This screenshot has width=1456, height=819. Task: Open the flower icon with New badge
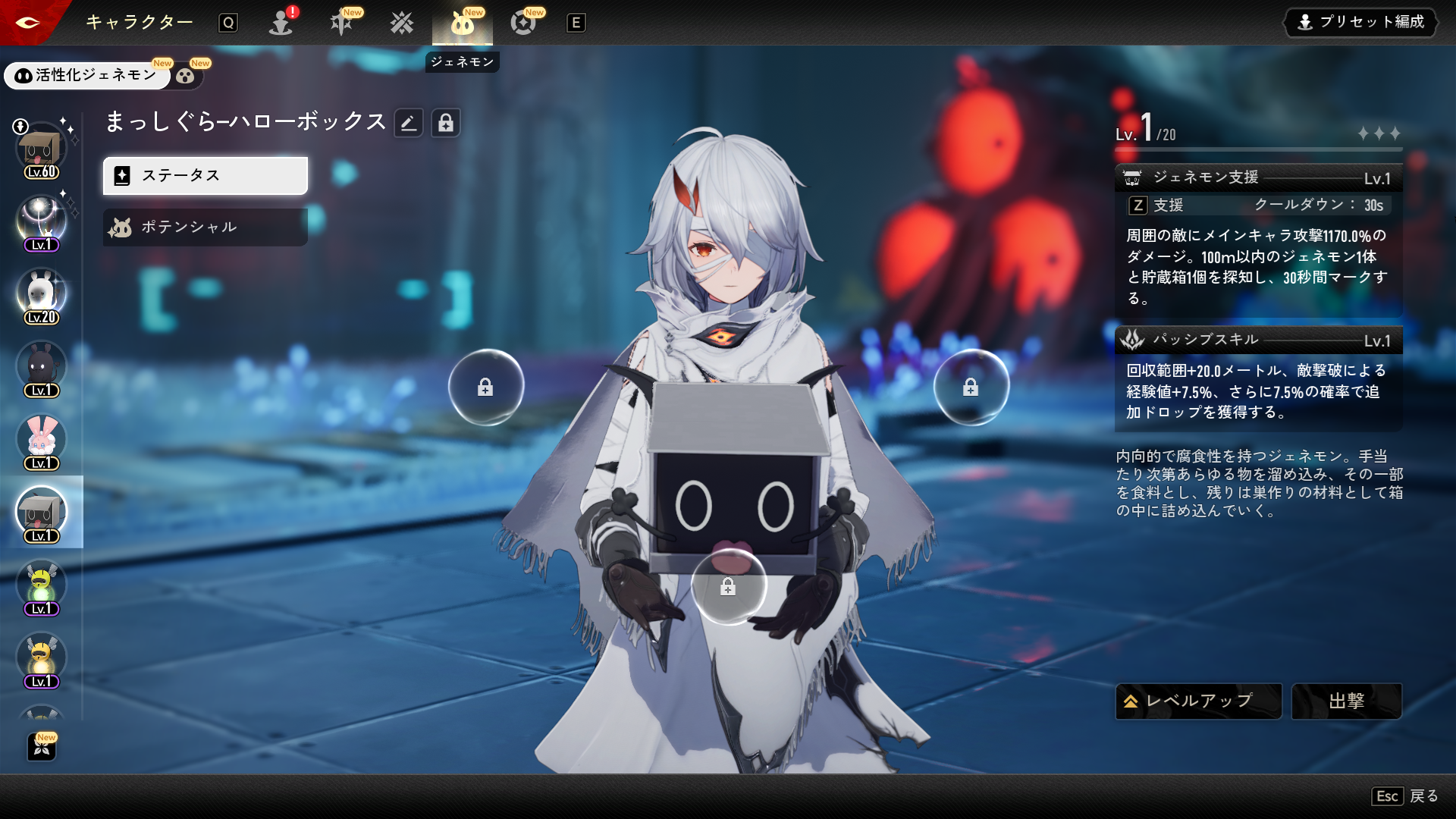coord(42,747)
